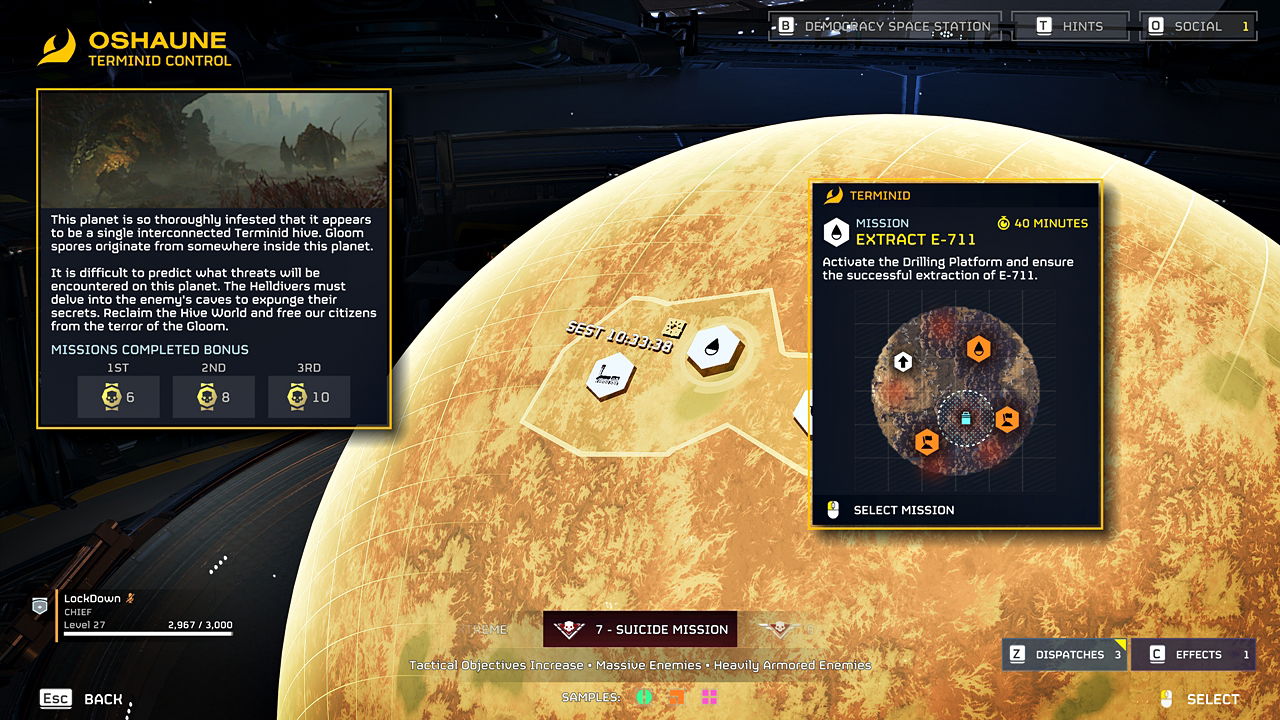The height and width of the screenshot is (720, 1280).
Task: Click the cyan drilling platform marker
Action: pos(966,418)
